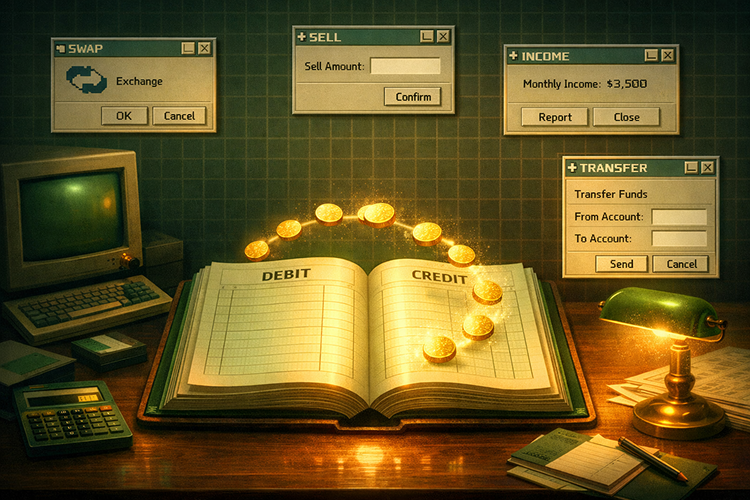
Task: Close the Swap window
Action: pyautogui.click(x=204, y=47)
